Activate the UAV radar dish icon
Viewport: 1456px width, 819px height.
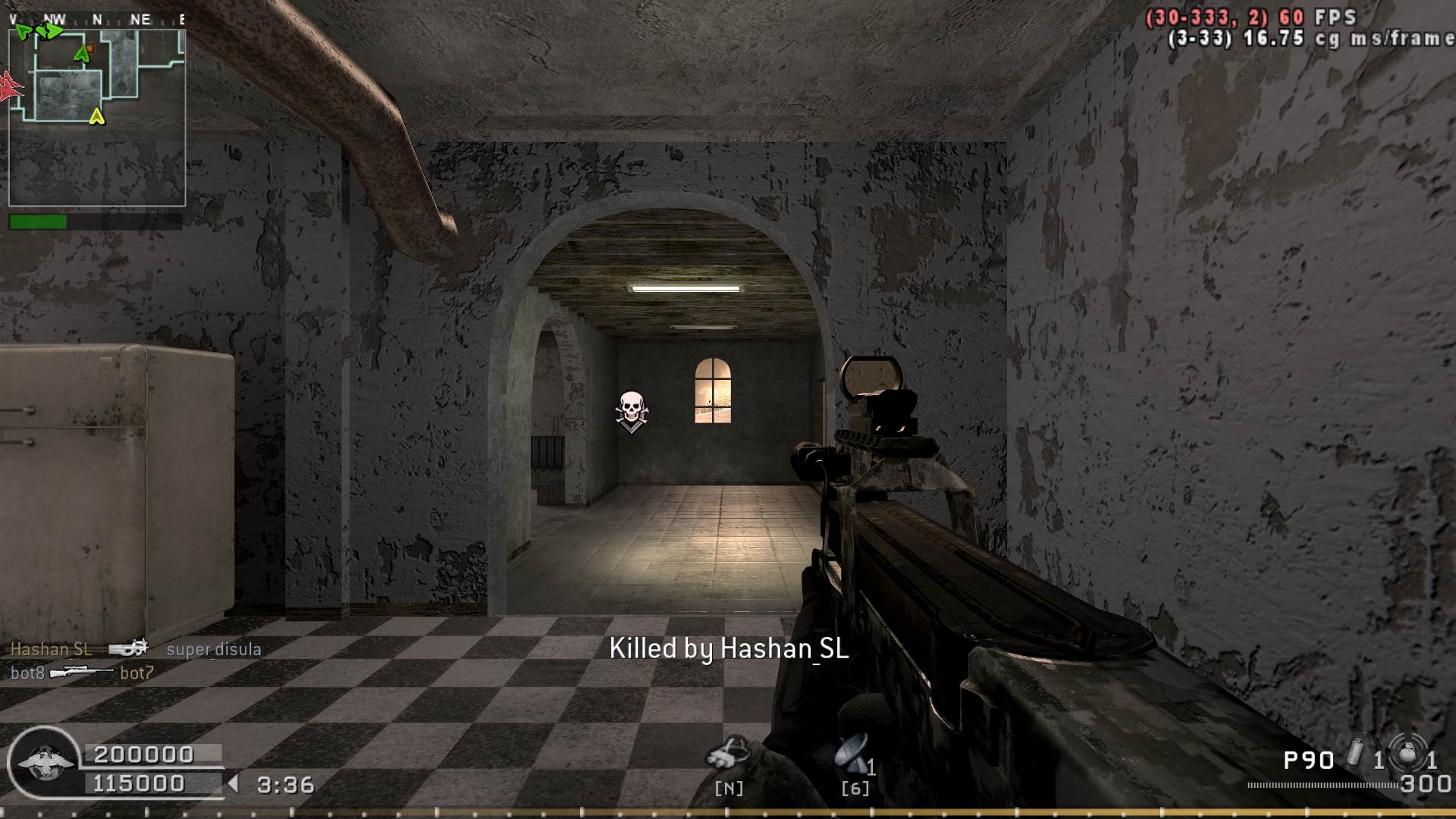pyautogui.click(x=851, y=753)
